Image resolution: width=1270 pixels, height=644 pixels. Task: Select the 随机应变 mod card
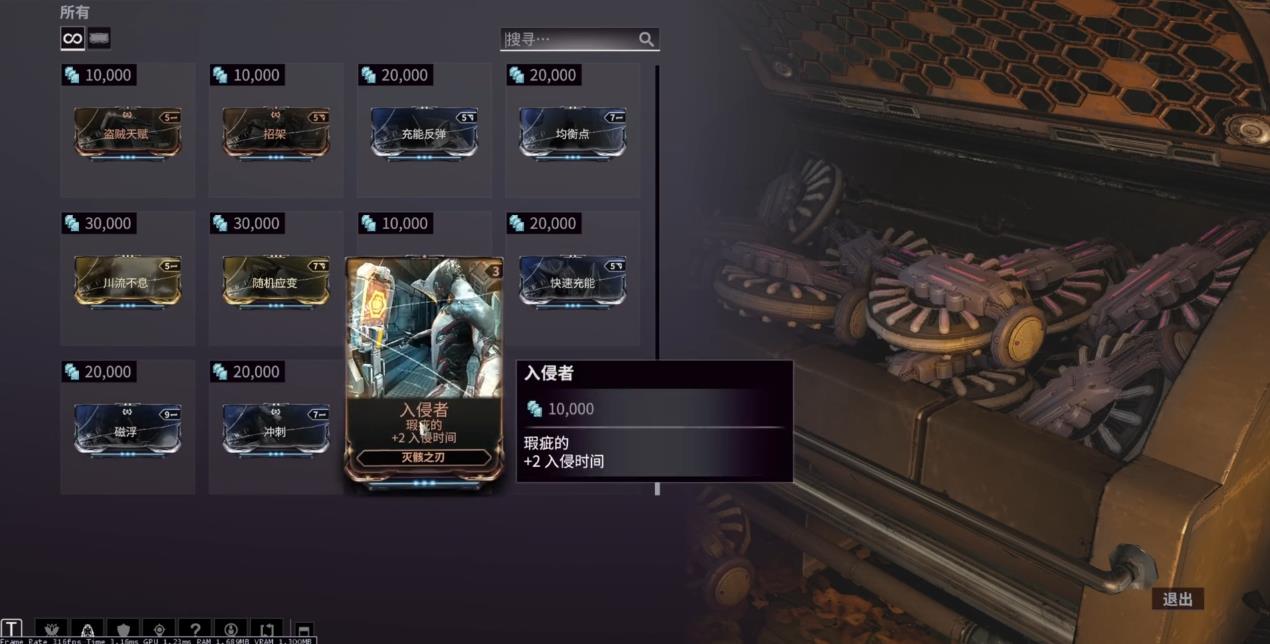(275, 282)
